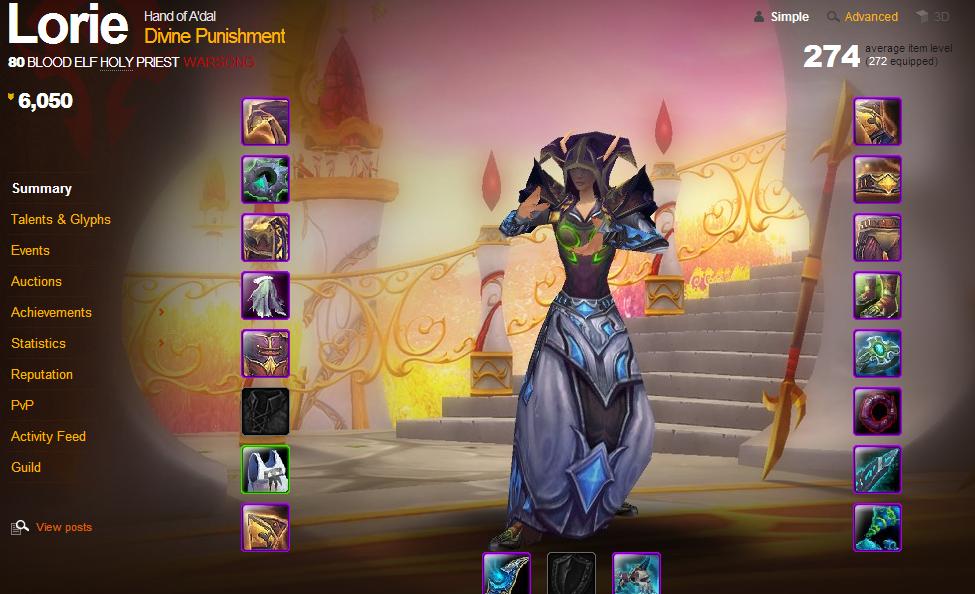The image size is (975, 594).
Task: Show the Statistics page
Action: pos(38,343)
